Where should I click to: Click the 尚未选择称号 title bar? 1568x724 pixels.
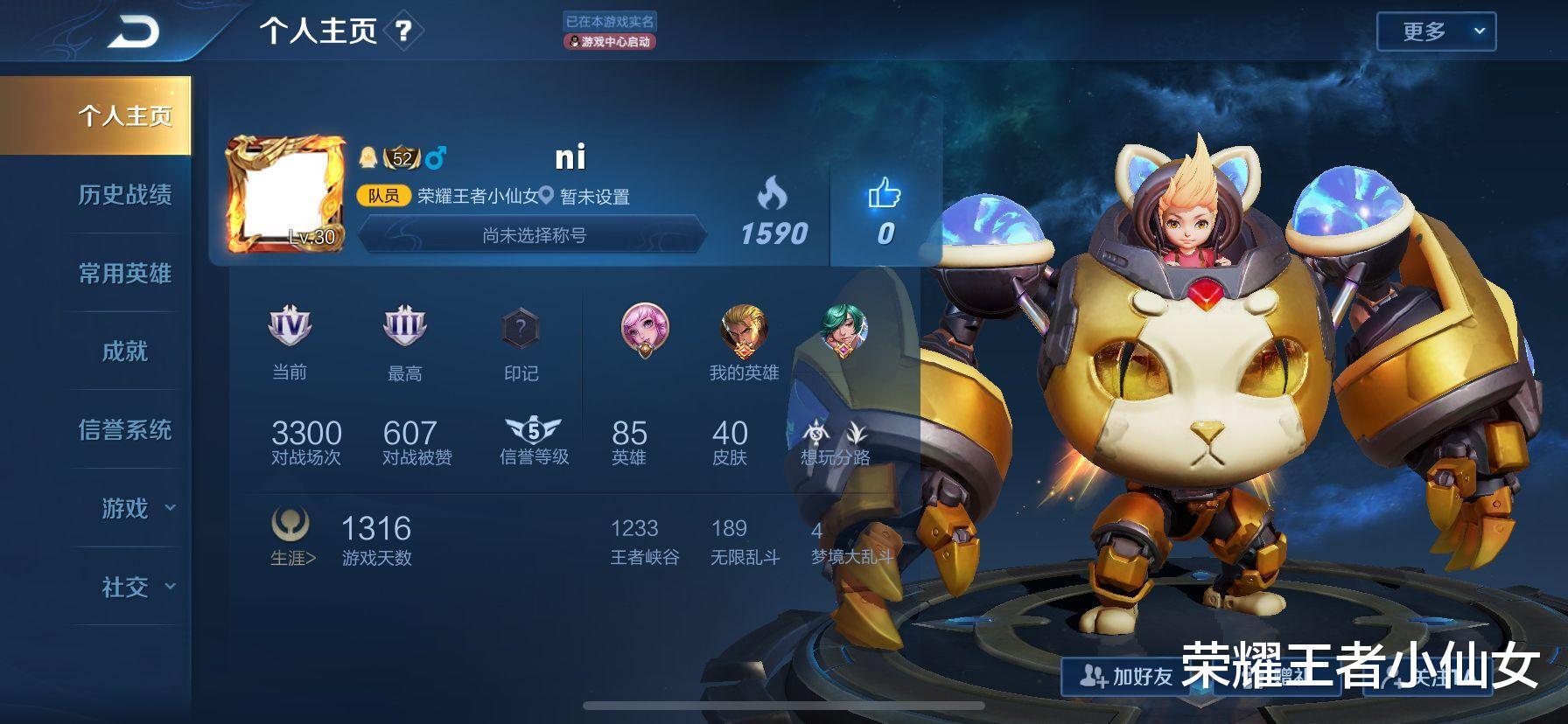coord(533,235)
